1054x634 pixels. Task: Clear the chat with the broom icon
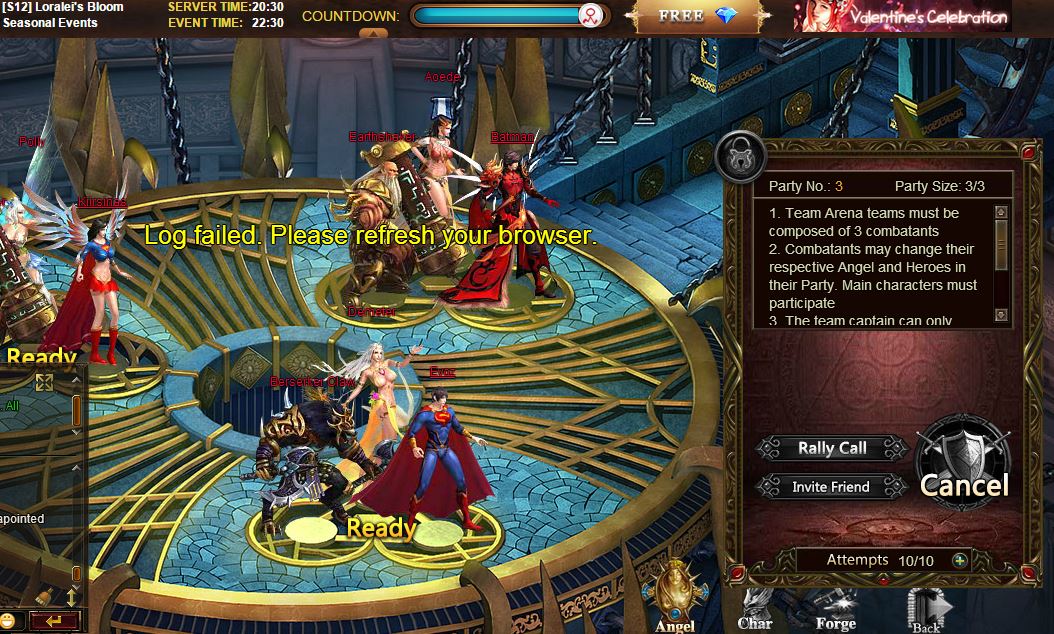[44, 597]
